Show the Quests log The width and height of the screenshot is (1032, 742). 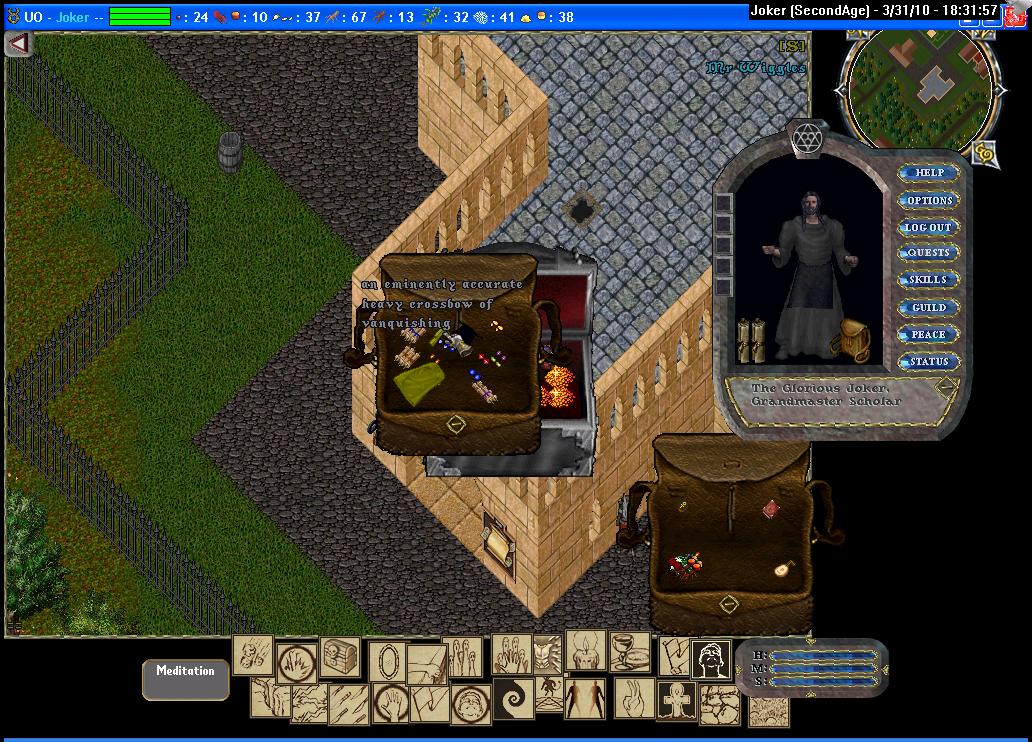click(929, 253)
